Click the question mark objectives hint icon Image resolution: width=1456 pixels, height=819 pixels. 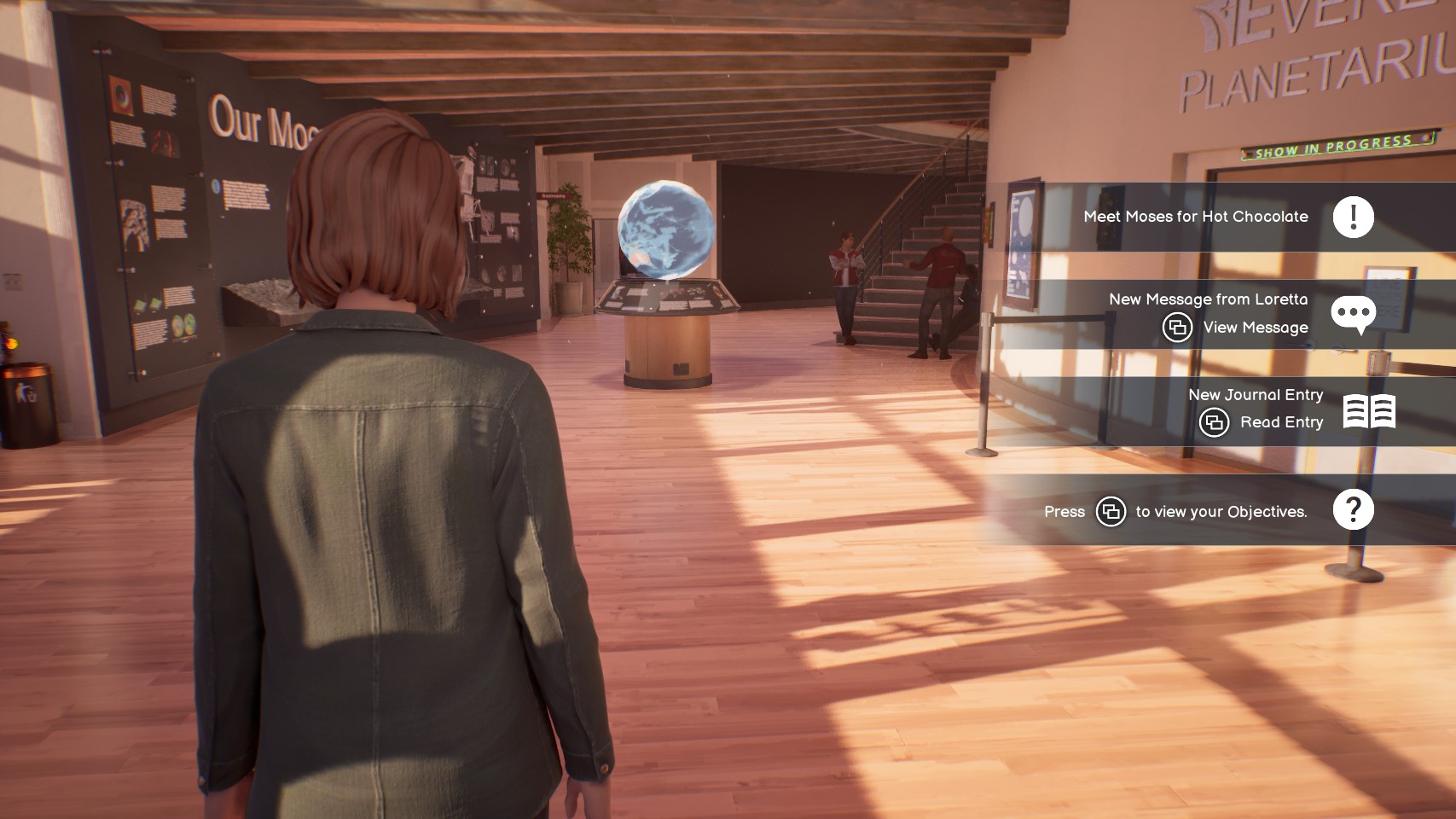[x=1353, y=510]
